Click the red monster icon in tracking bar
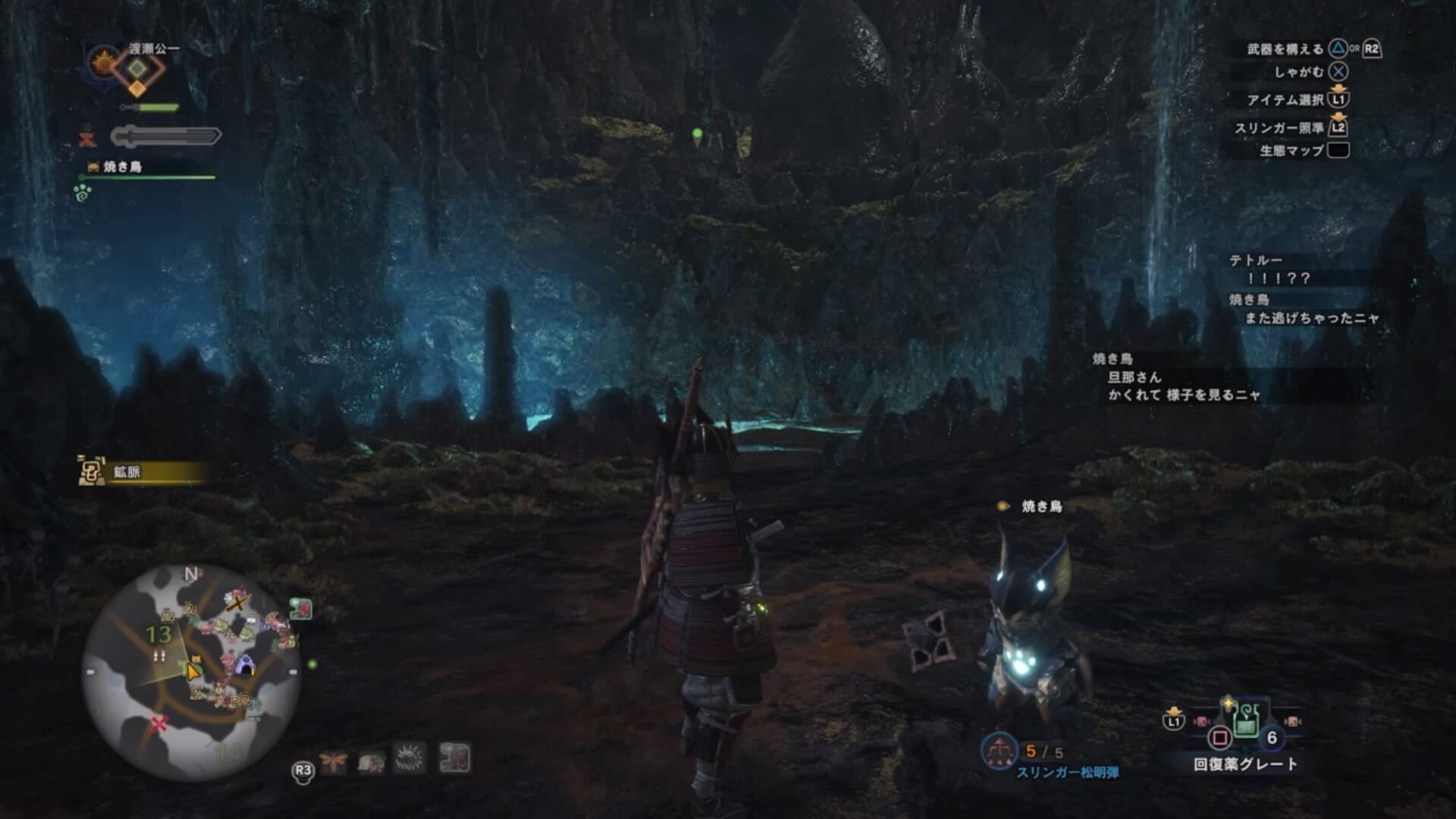Image resolution: width=1456 pixels, height=819 pixels. click(454, 758)
